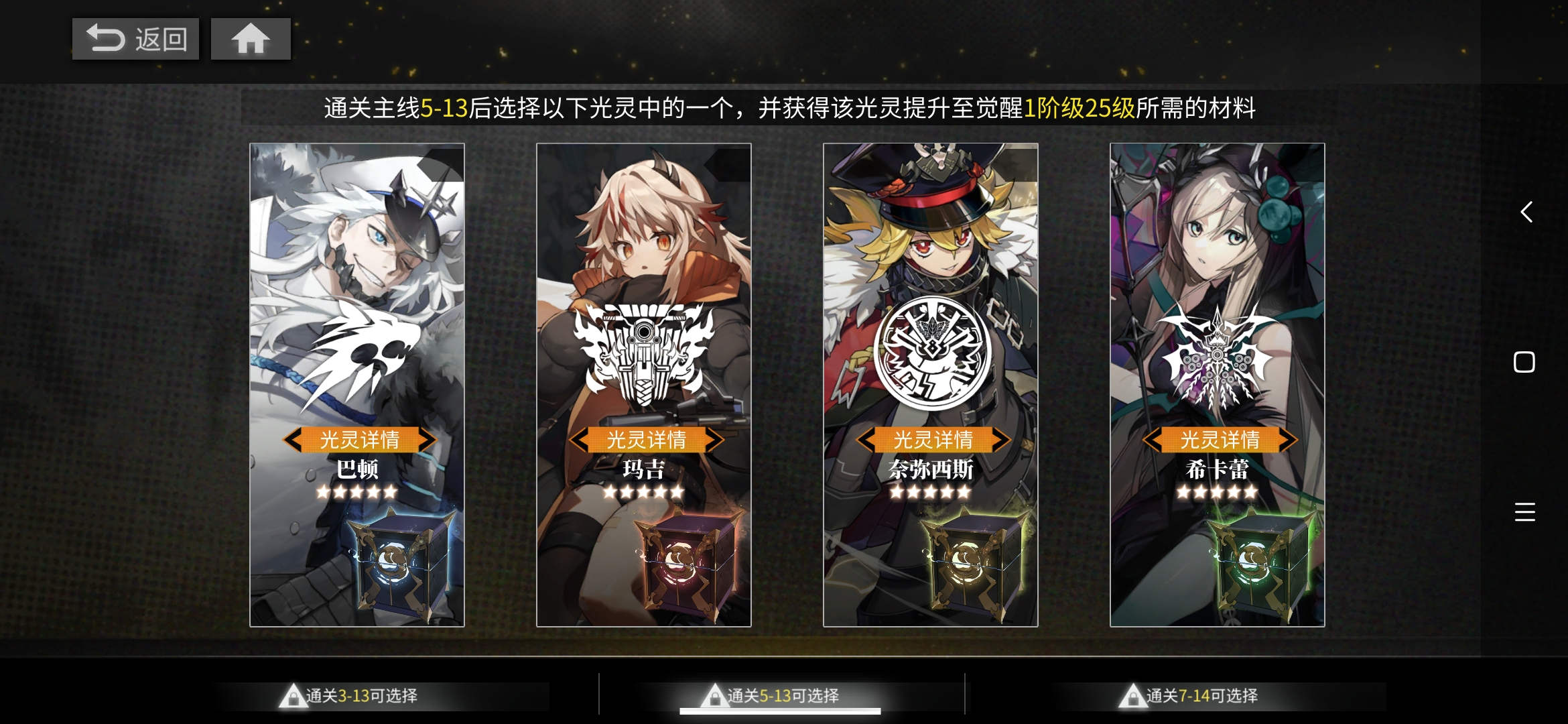Open 光灵详情 for 巴顿
1568x724 pixels.
coord(359,440)
